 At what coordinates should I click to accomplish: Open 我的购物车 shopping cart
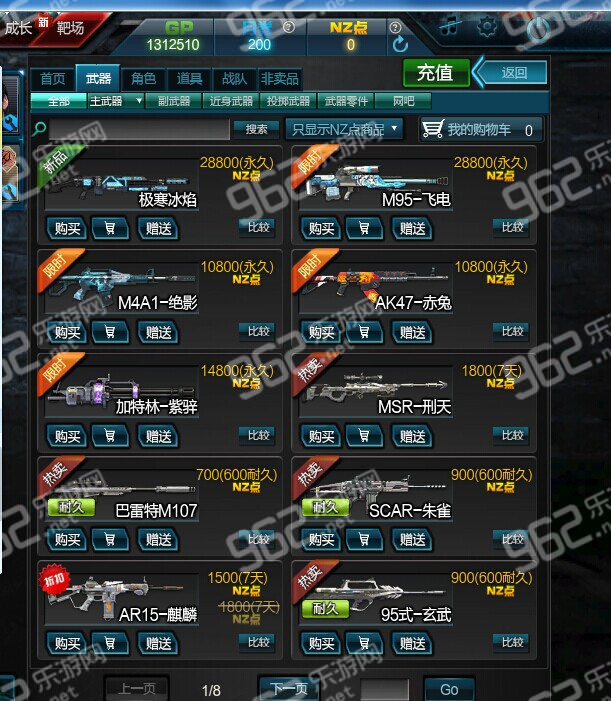coord(479,129)
